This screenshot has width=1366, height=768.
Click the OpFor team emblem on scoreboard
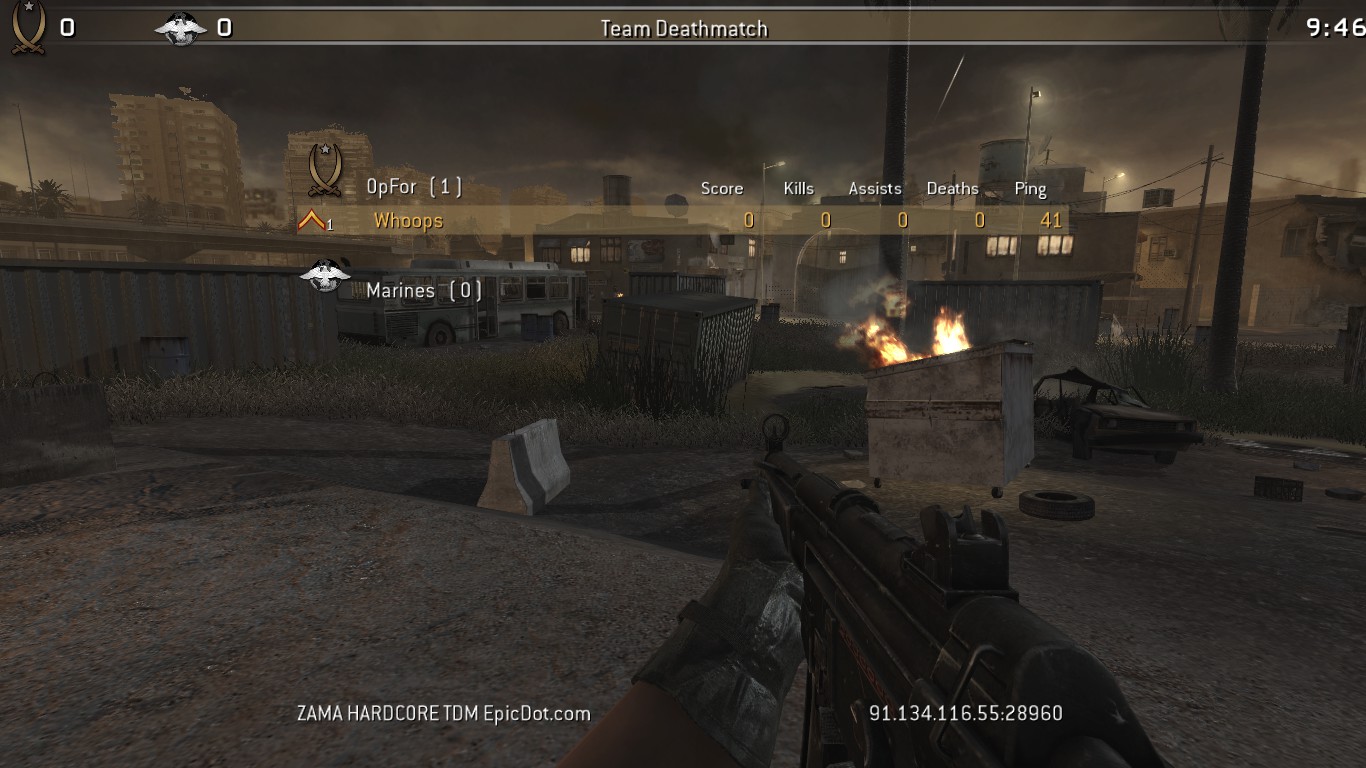coord(324,170)
